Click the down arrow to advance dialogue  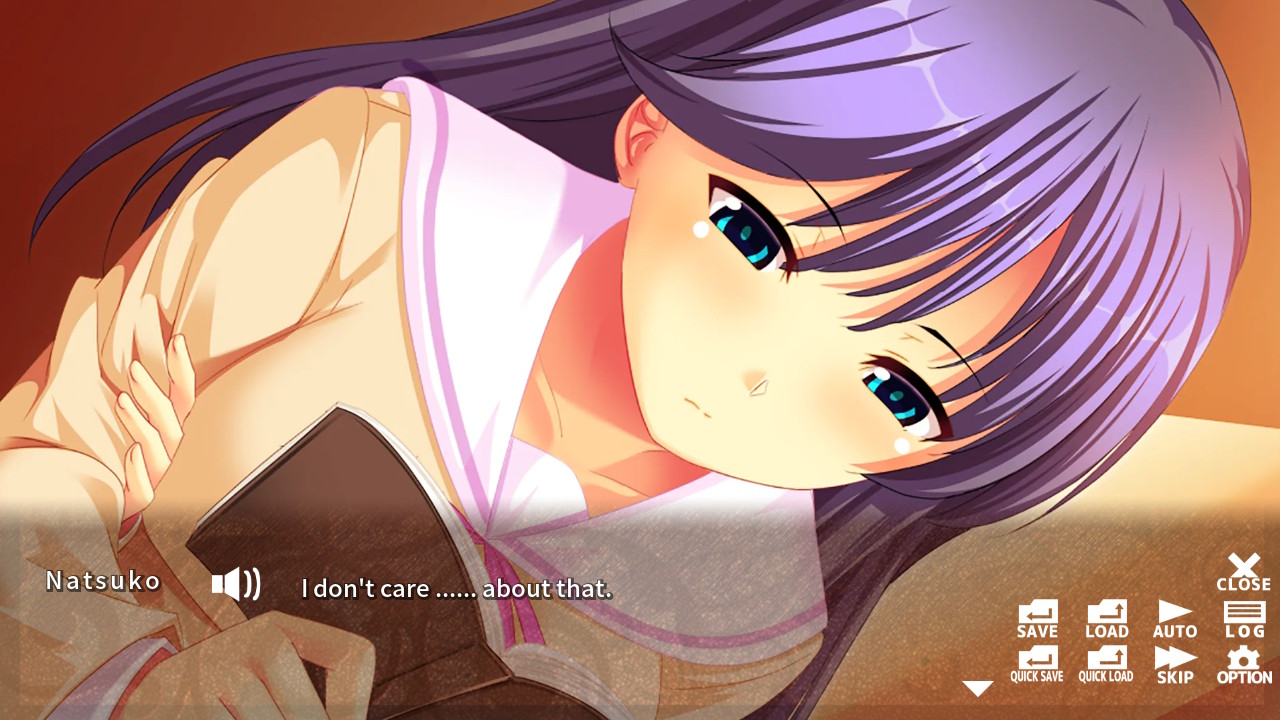978,687
